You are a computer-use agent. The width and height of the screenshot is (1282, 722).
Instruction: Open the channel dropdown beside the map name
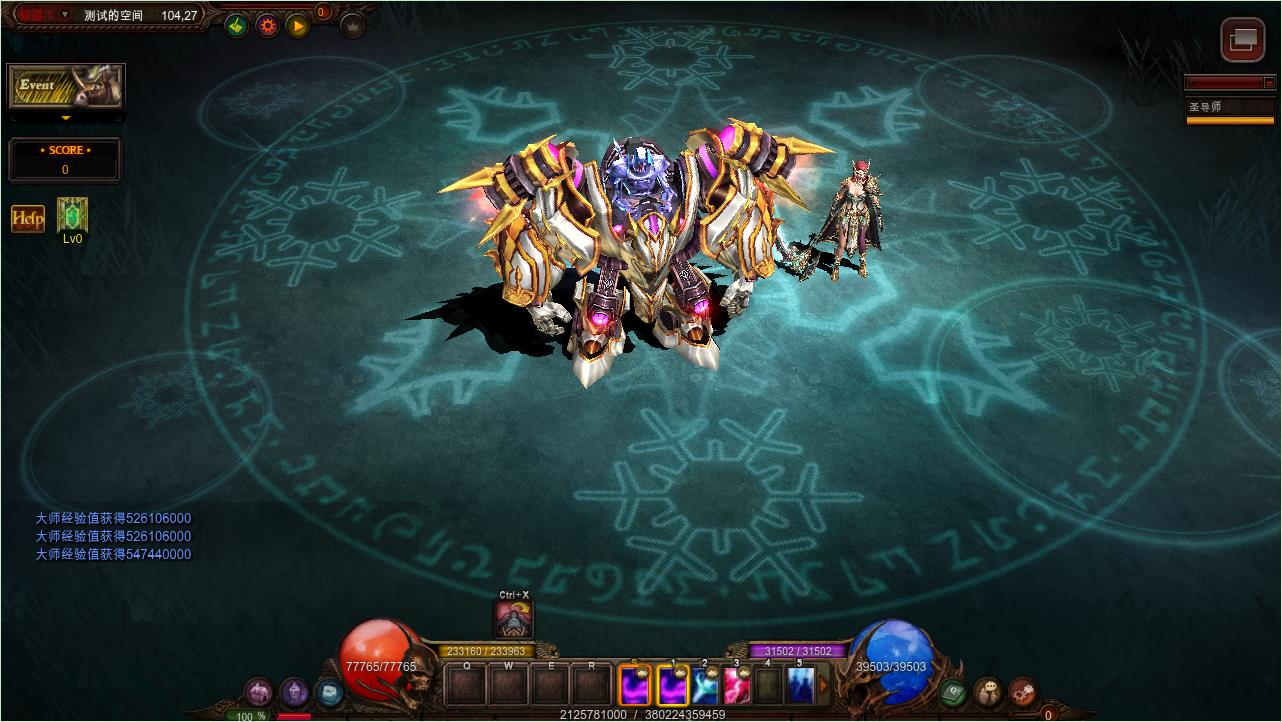65,15
